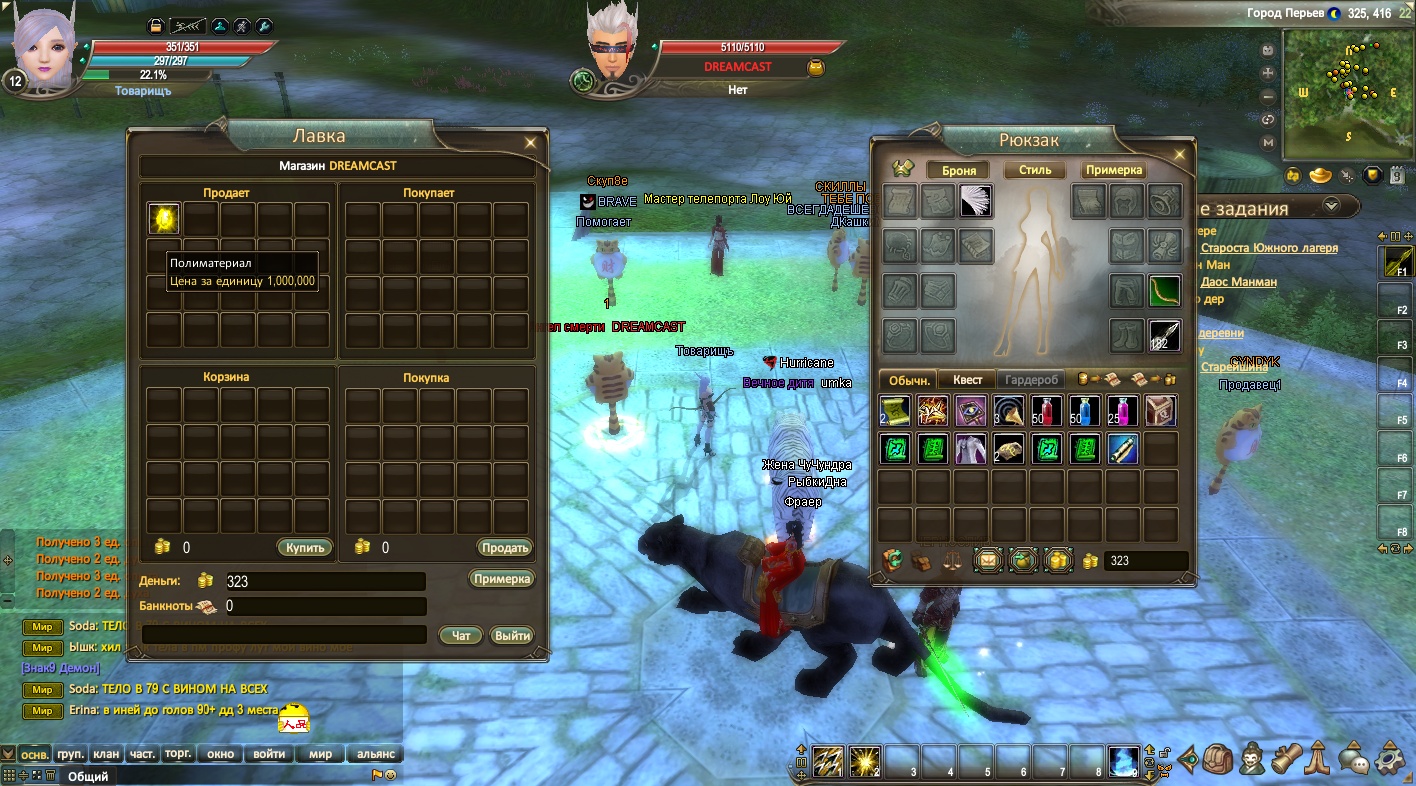Viewport: 1416px width, 786px height.
Task: Leave the shop with the Выйти button
Action: tap(511, 635)
